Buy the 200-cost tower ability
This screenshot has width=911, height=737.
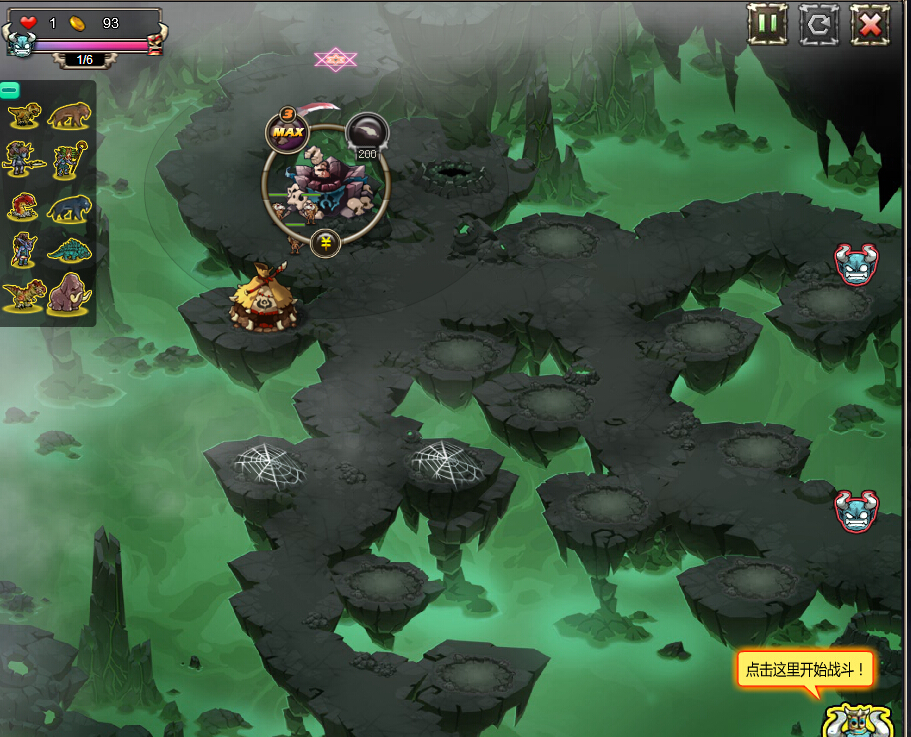click(x=366, y=135)
